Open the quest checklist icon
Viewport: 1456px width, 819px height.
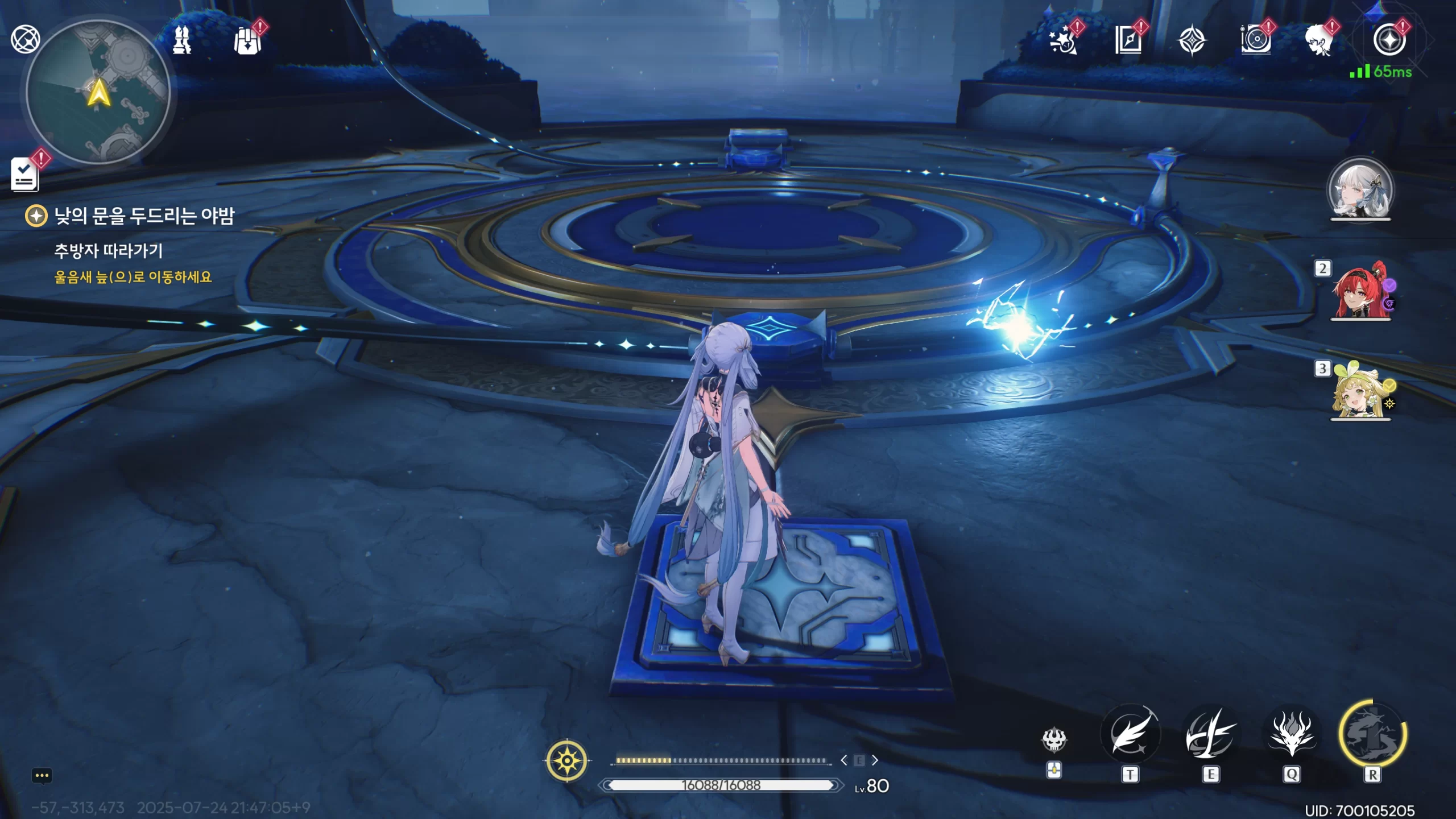(25, 174)
